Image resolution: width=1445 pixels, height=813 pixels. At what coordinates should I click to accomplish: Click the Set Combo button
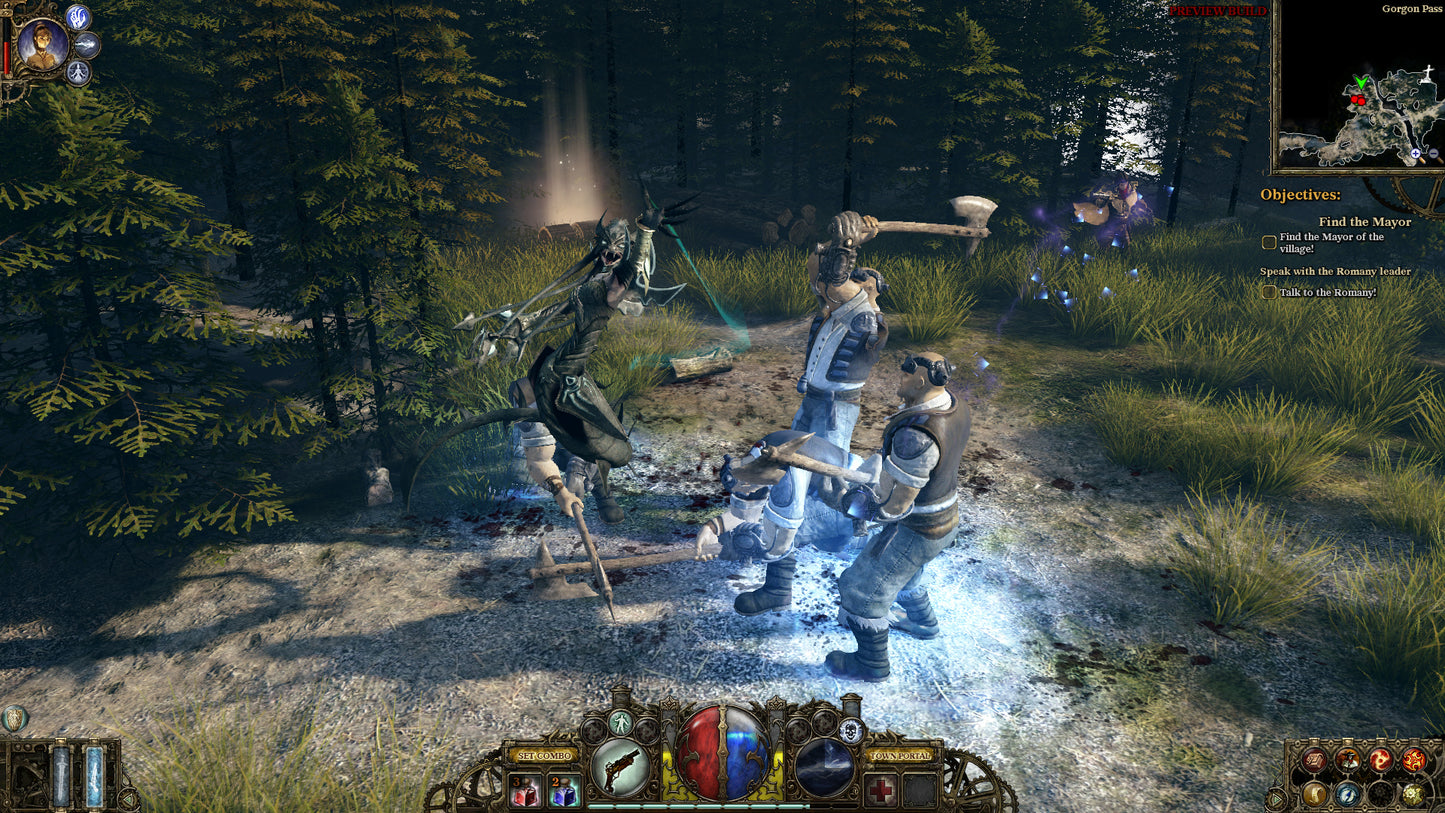(542, 755)
